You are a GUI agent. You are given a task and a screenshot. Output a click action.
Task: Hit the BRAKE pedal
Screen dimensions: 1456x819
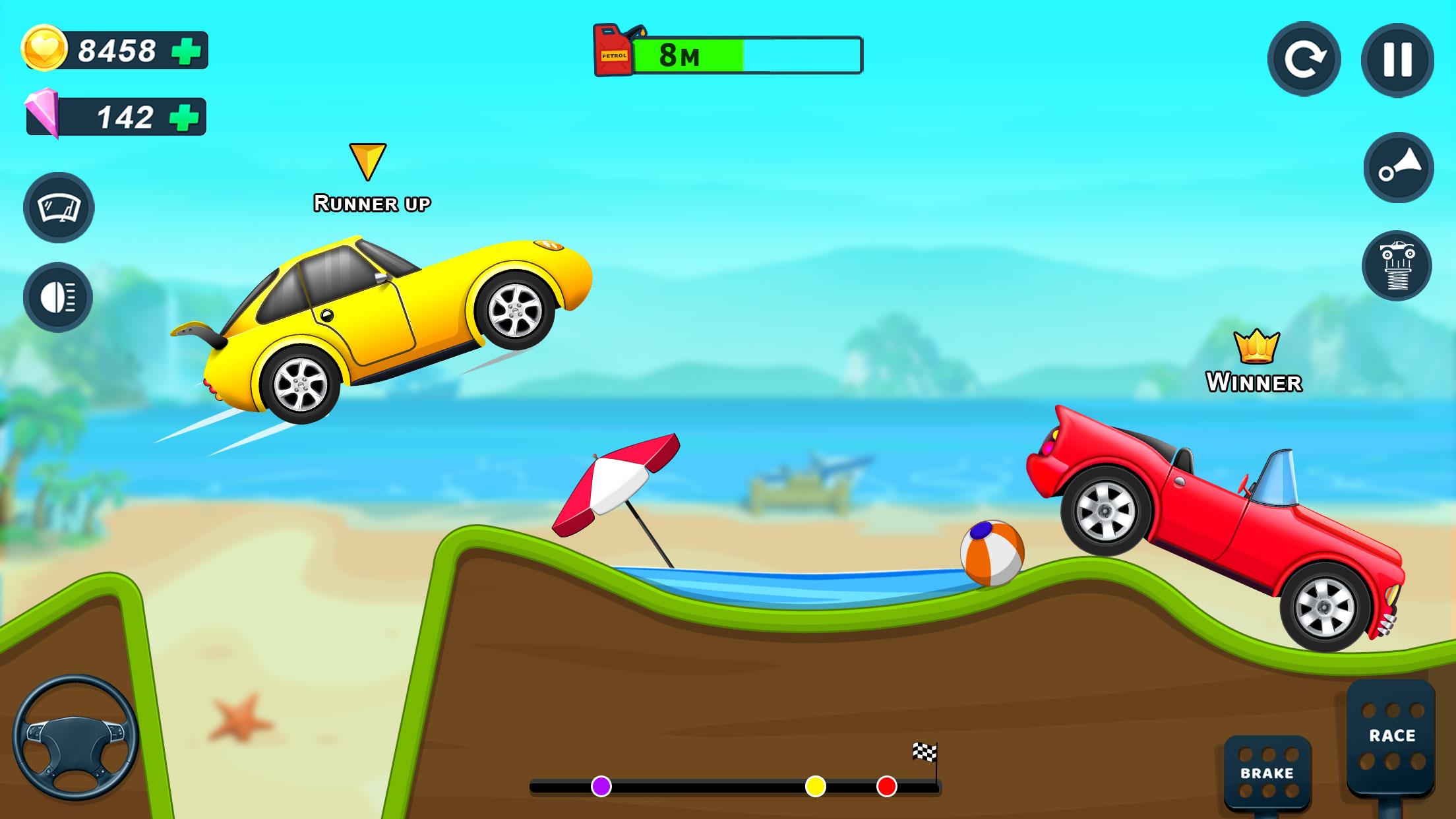tap(1267, 772)
